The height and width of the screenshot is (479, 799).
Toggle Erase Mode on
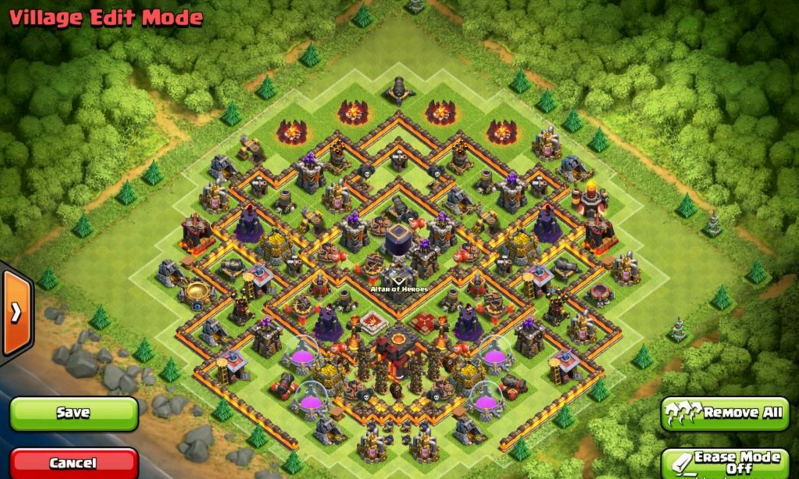pos(726,463)
